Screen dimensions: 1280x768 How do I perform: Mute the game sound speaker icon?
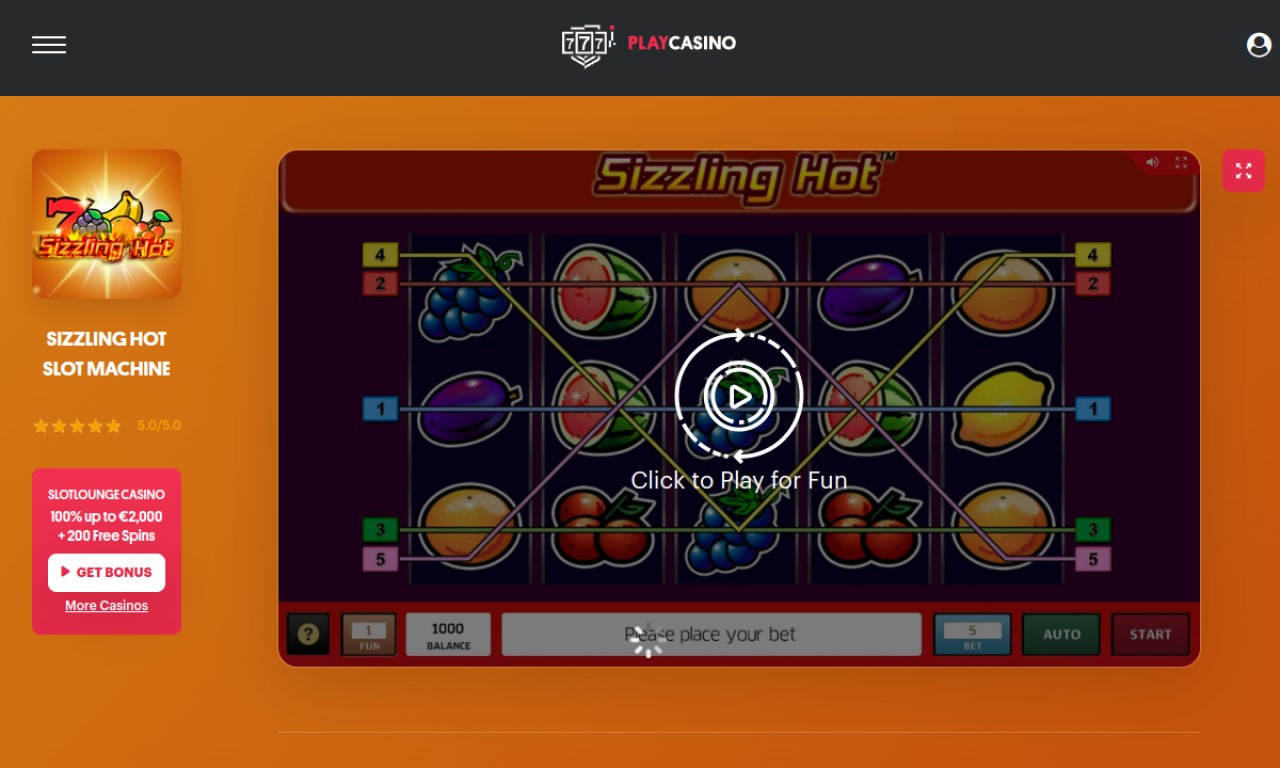coord(1152,162)
